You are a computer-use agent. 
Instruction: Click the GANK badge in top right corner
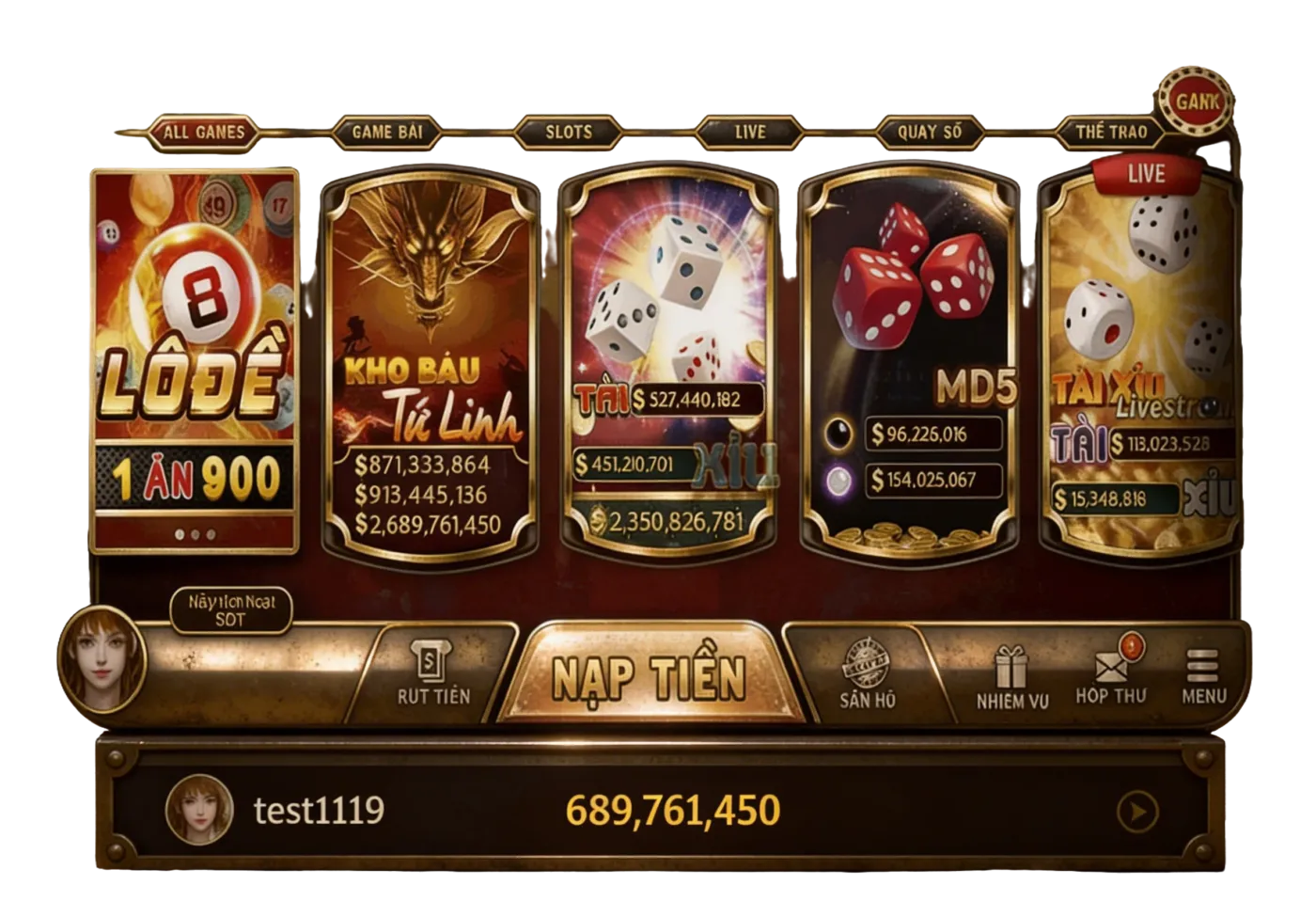[1196, 101]
